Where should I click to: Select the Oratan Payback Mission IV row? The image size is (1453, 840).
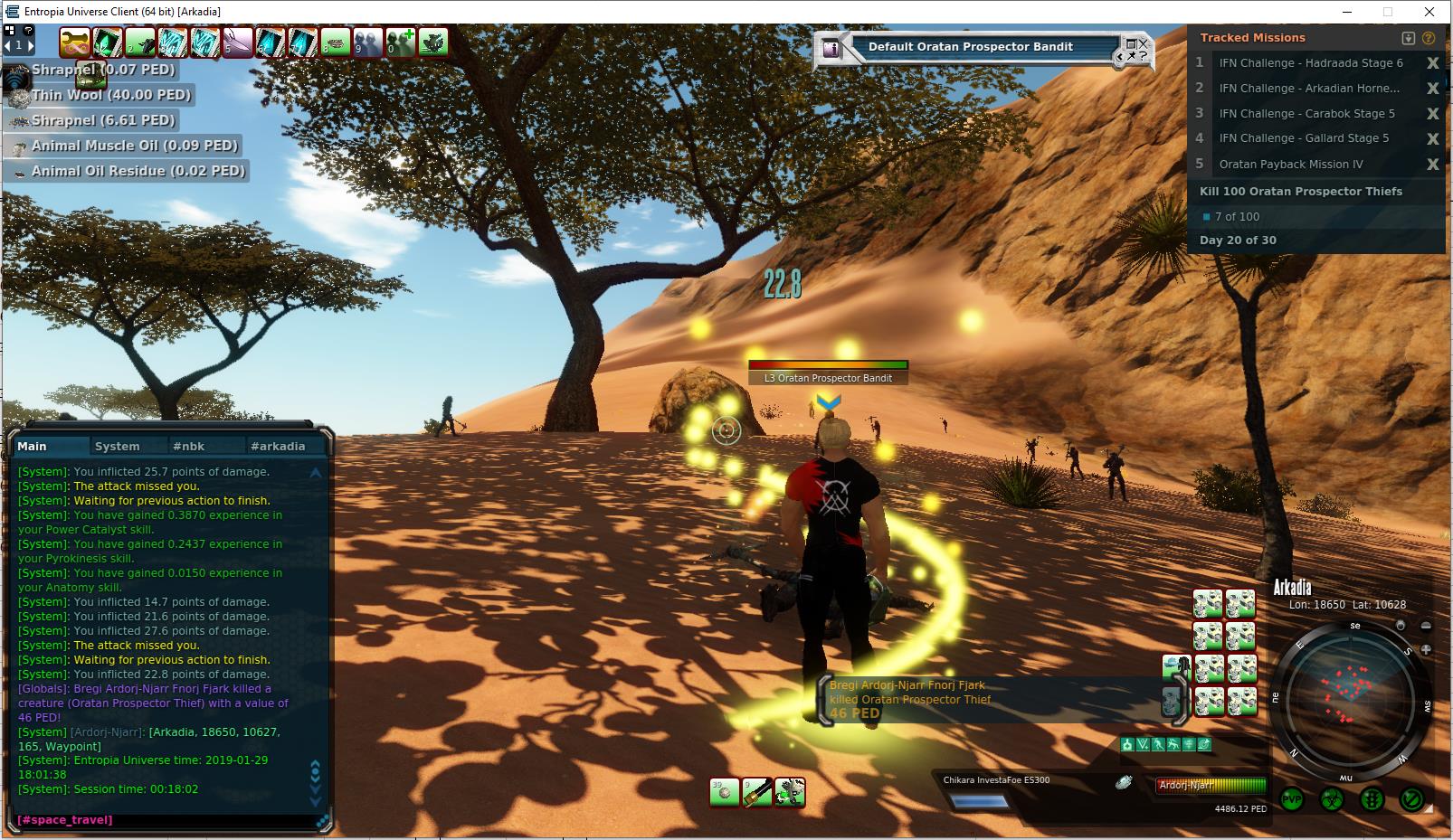(1290, 165)
